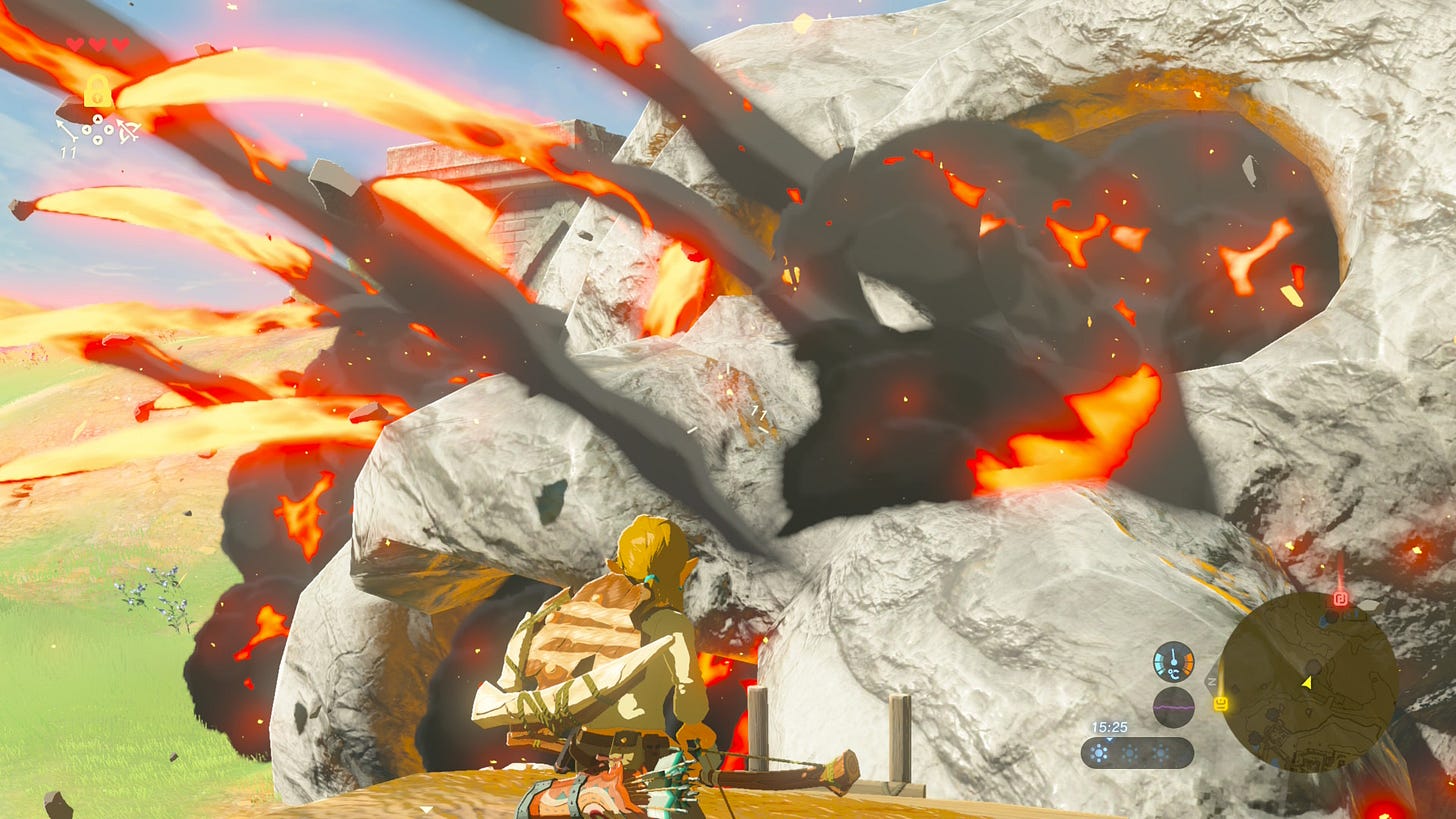The height and width of the screenshot is (819, 1456).
Task: Click the yellow padlock icon
Action: [97, 92]
